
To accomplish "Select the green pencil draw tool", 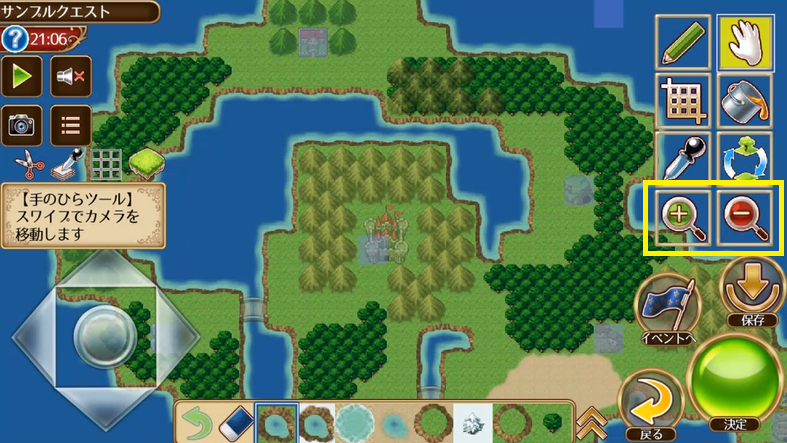I will tap(683, 41).
